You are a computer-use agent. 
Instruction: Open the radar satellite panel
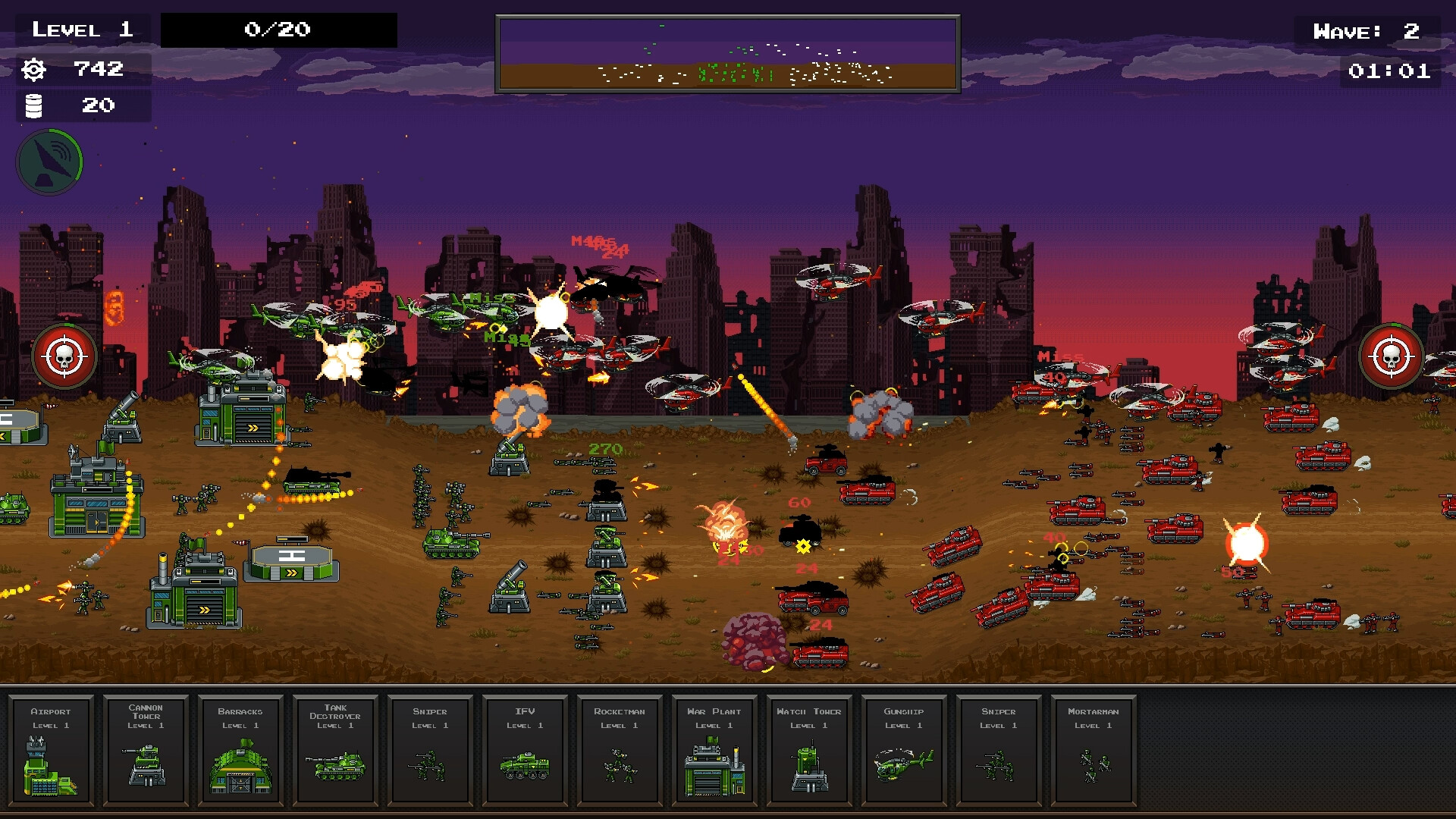[49, 161]
